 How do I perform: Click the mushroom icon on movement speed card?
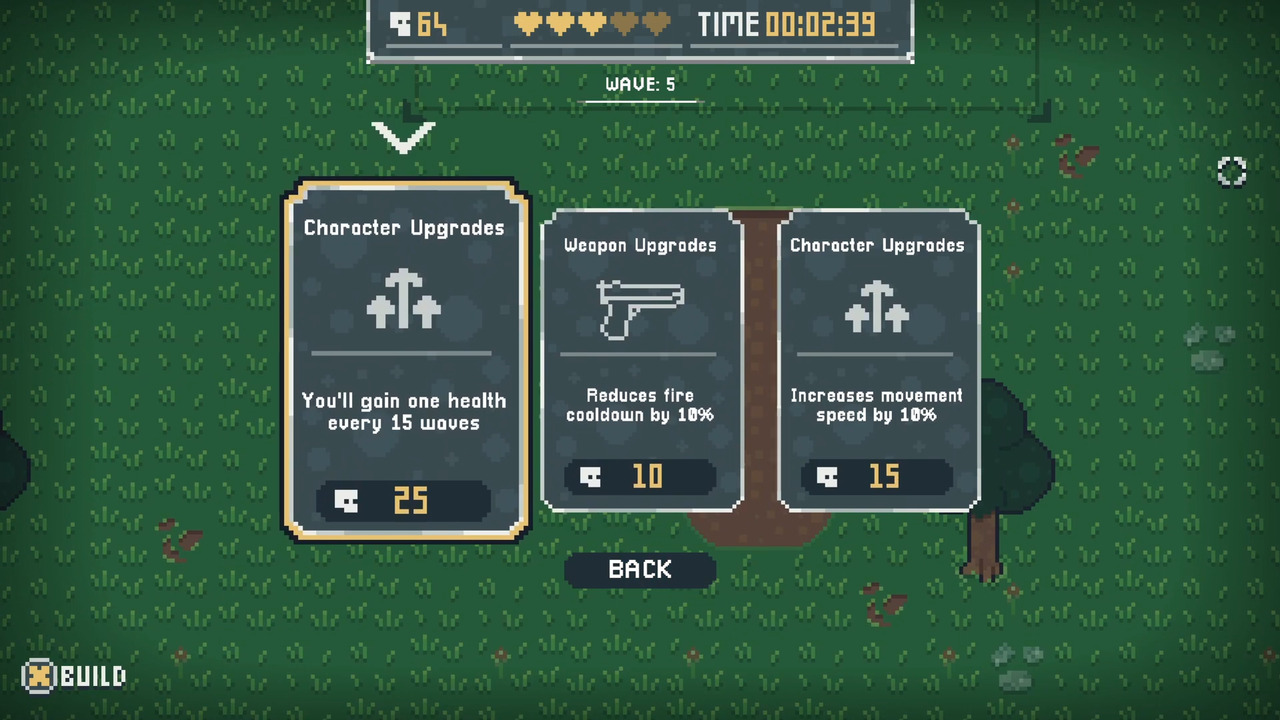coord(877,307)
